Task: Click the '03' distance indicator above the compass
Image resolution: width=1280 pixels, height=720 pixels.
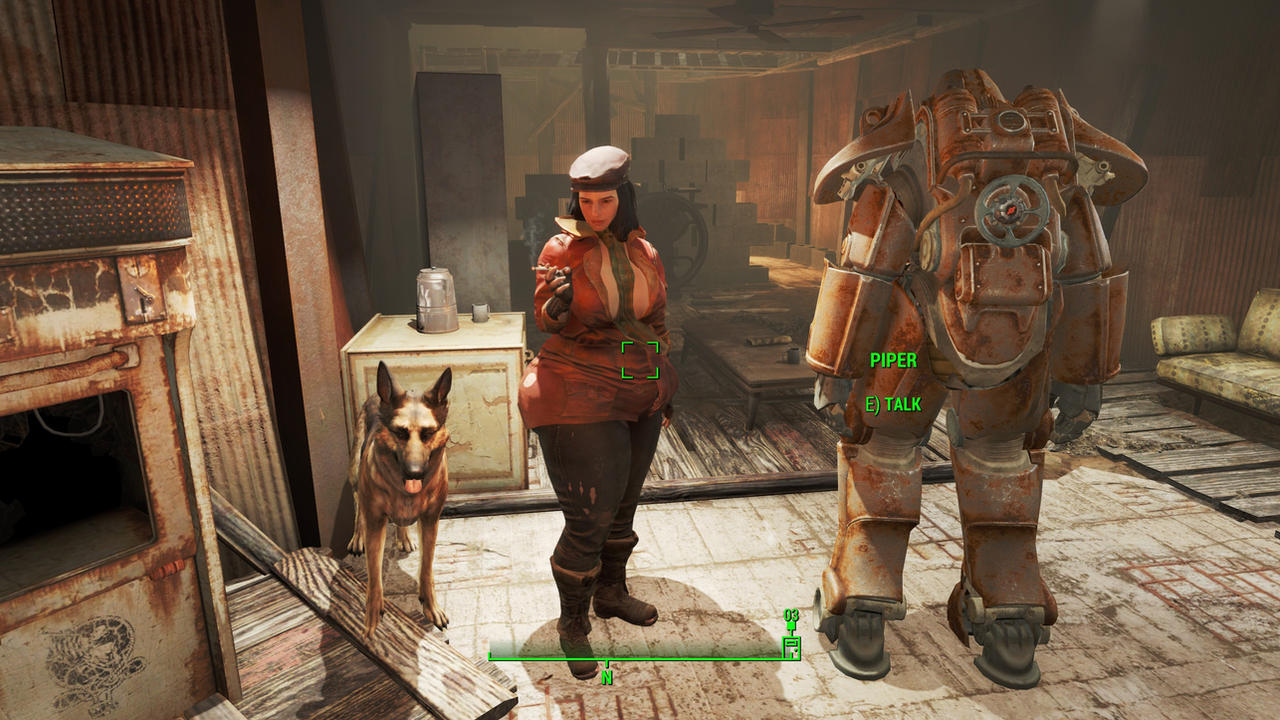Action: [x=790, y=615]
